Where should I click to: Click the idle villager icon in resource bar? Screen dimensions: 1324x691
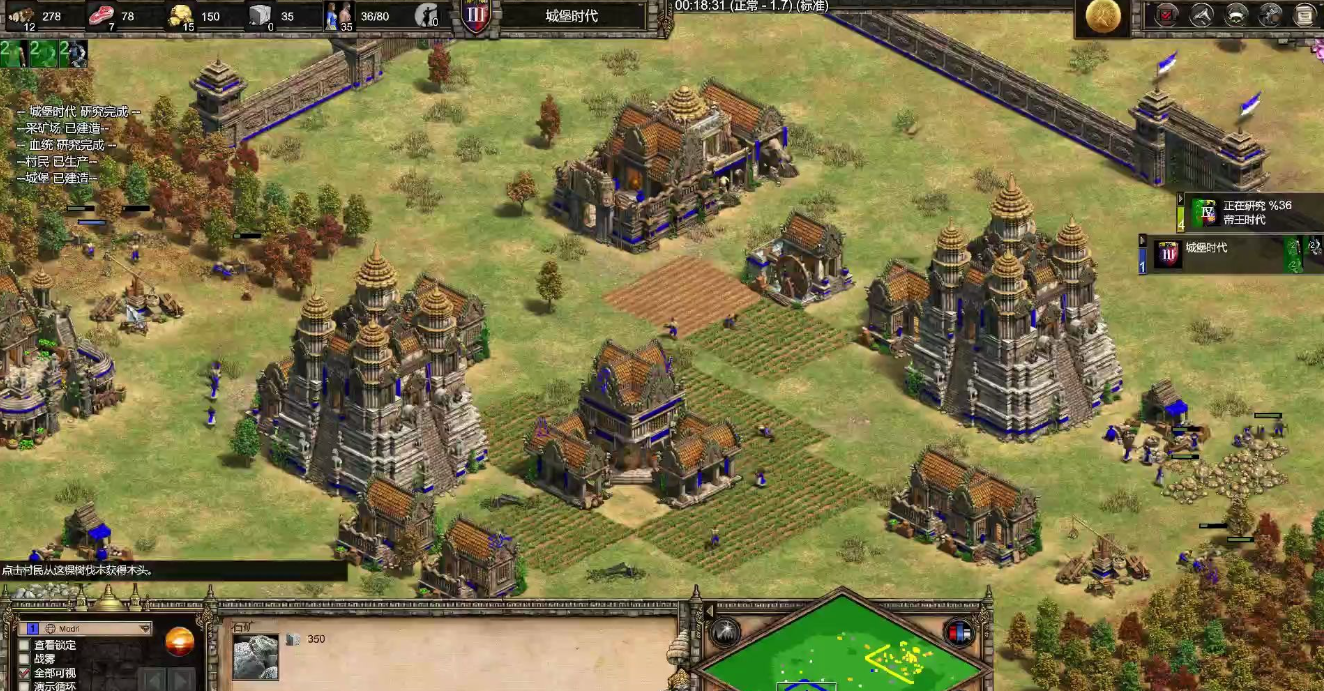point(427,15)
